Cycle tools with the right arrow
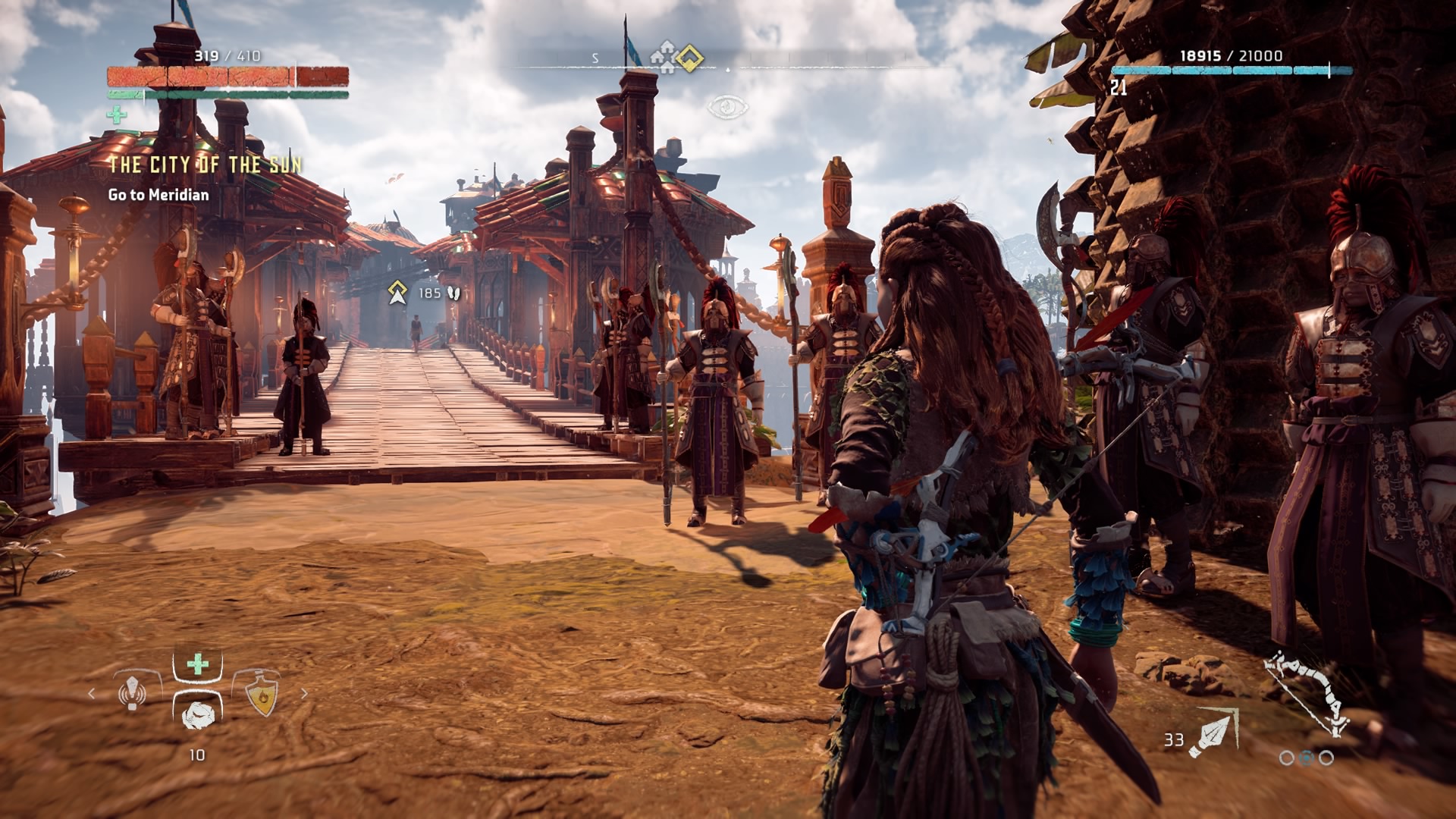This screenshot has height=819, width=1456. click(x=305, y=693)
